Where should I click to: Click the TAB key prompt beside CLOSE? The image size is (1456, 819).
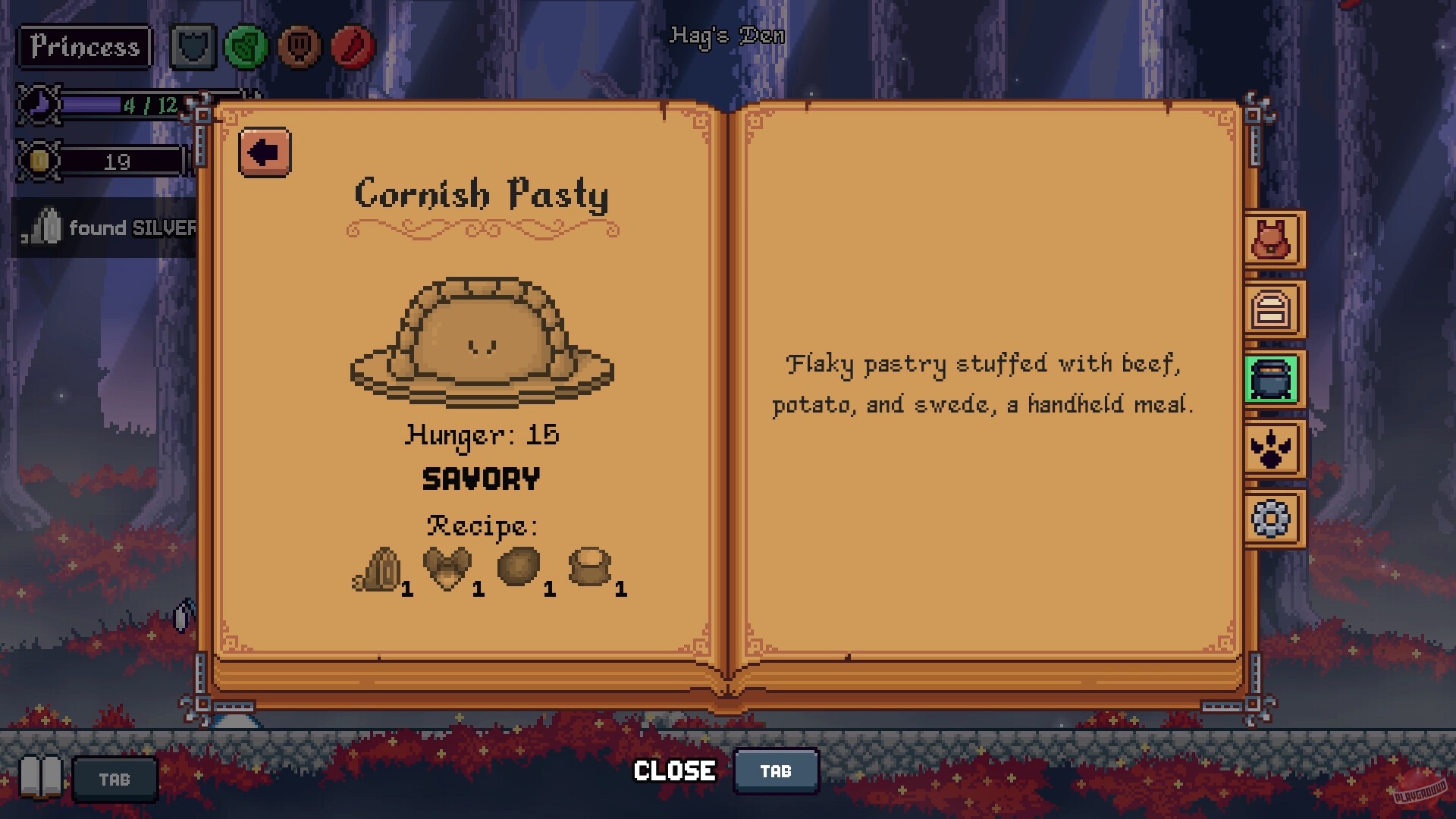(x=776, y=770)
